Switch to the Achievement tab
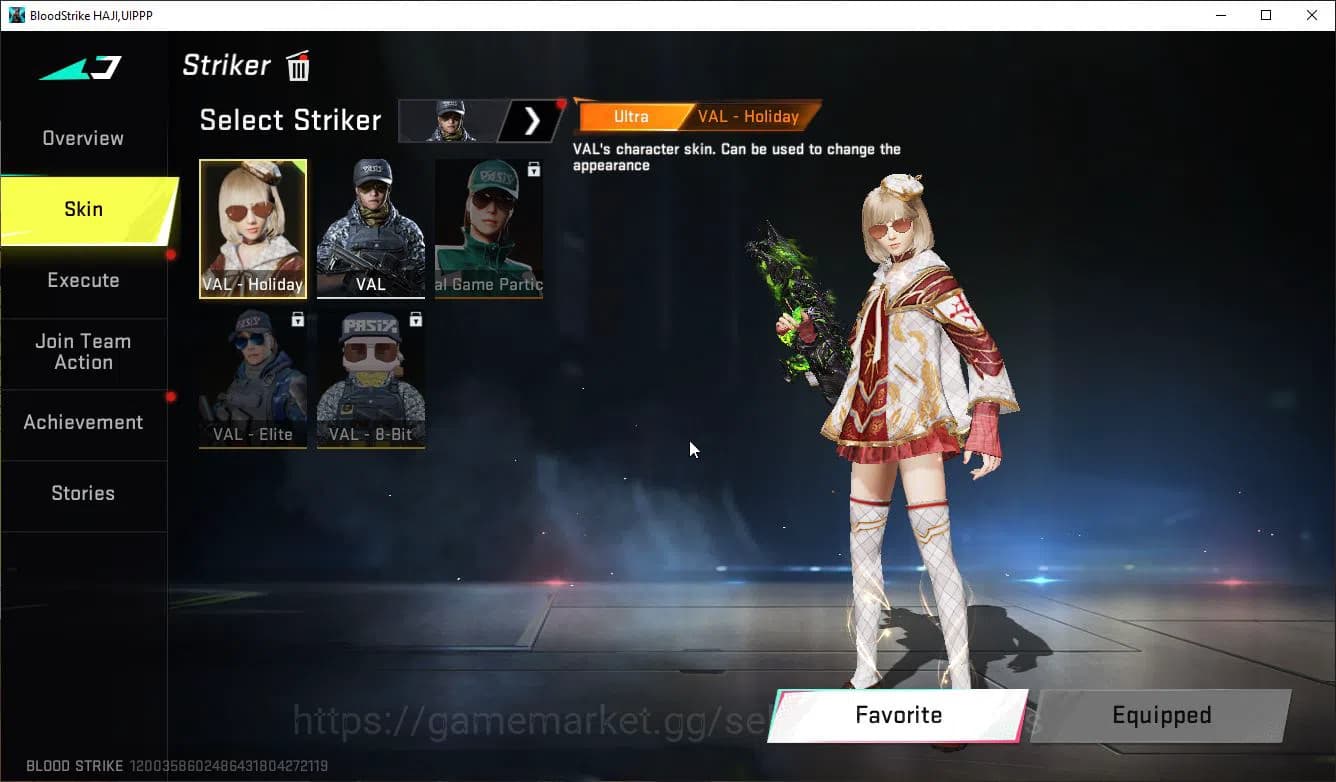Viewport: 1336px width, 782px height. [83, 422]
